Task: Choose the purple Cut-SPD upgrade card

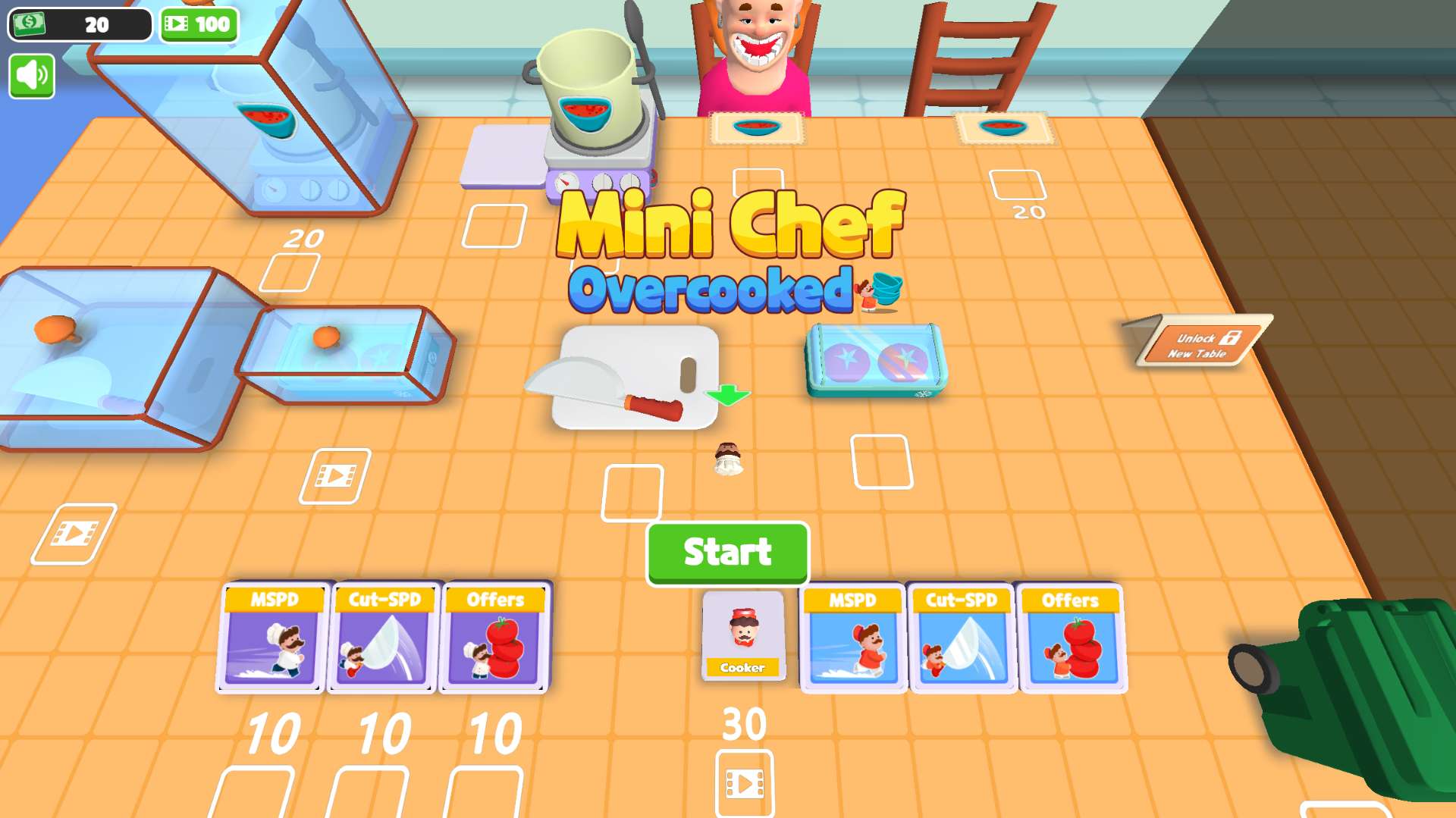Action: (384, 638)
